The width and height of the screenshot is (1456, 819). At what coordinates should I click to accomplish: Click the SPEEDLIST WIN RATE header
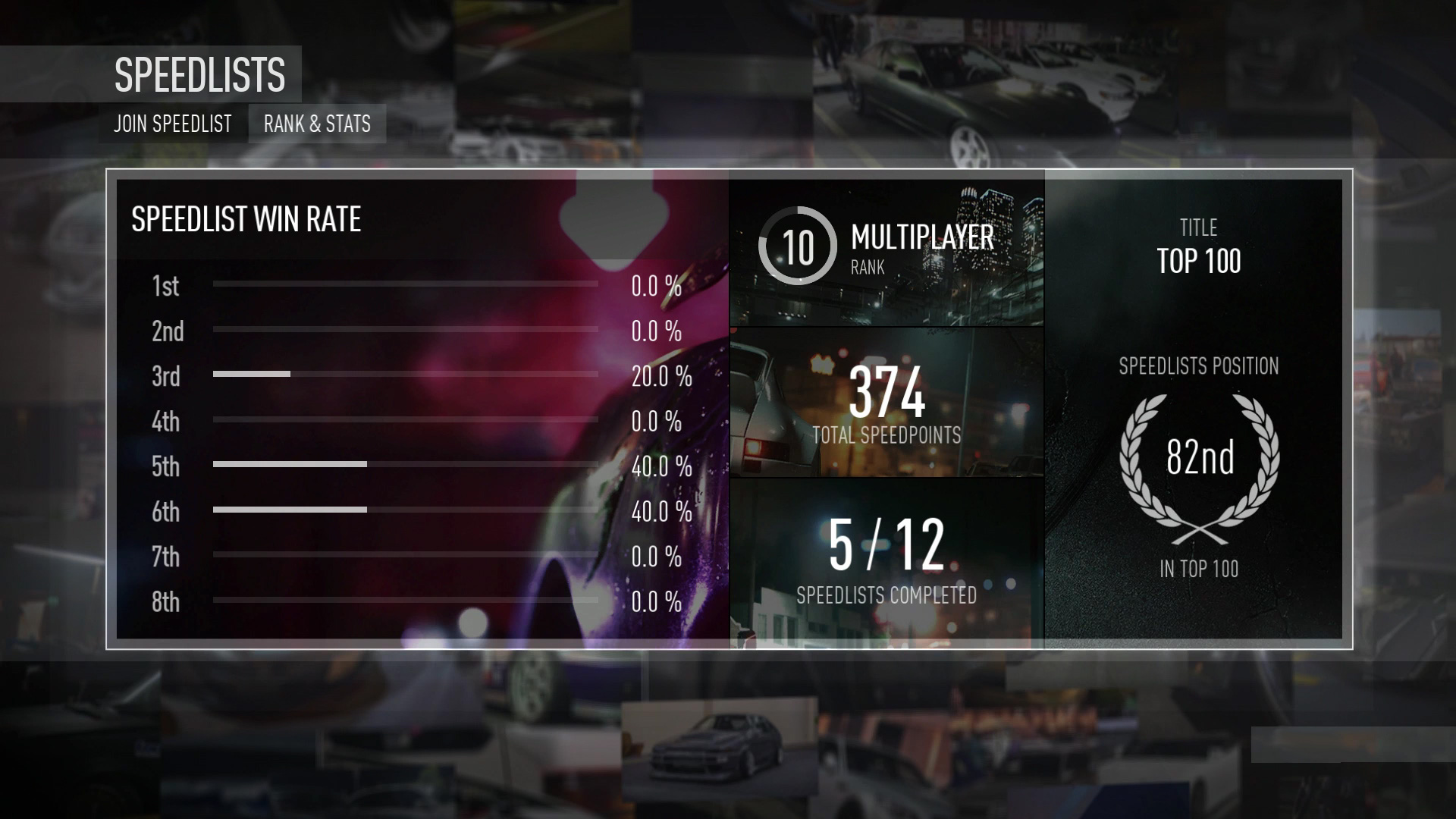(x=246, y=220)
